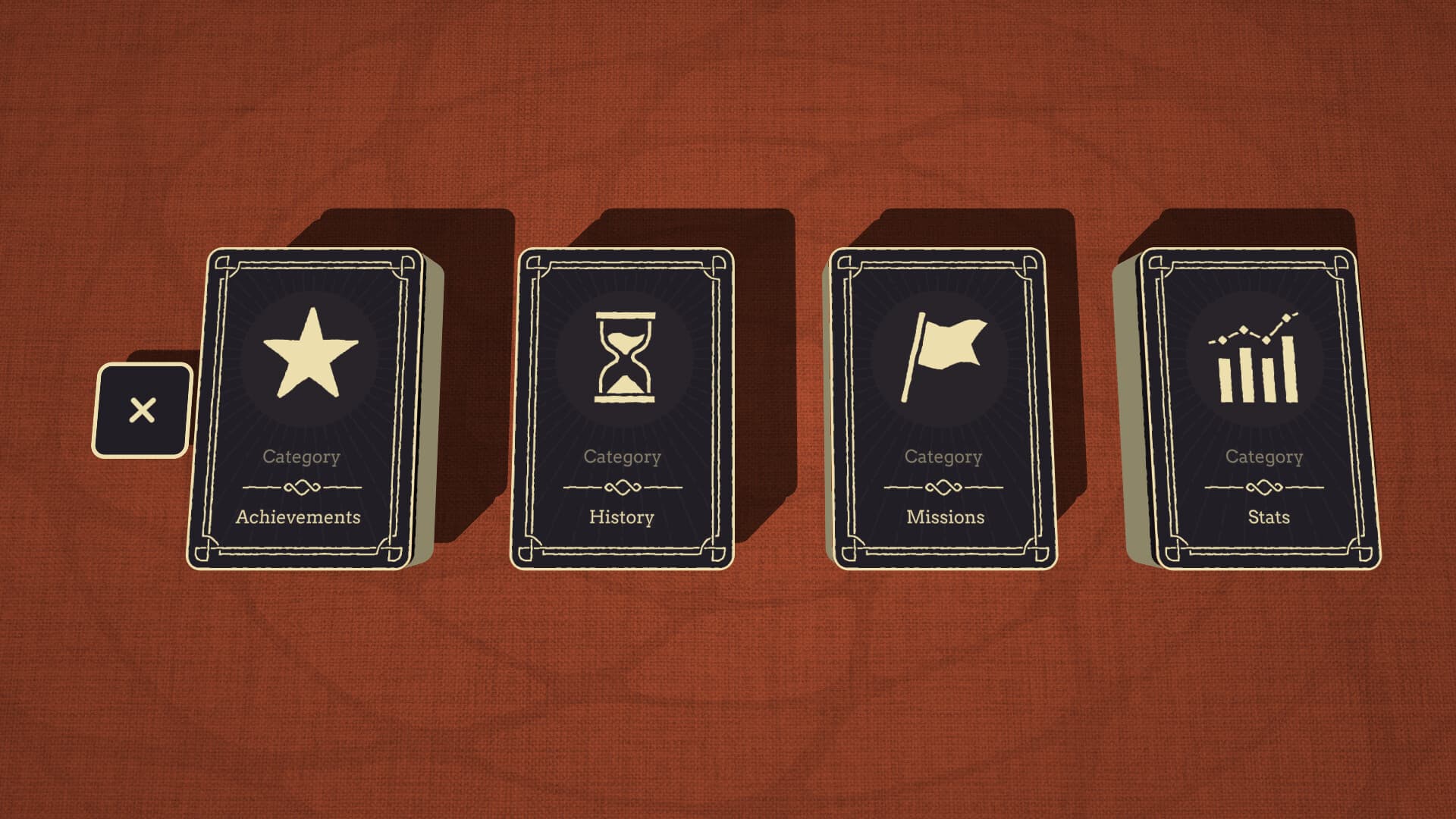Select the Missions label text
The image size is (1456, 819).
[x=944, y=516]
